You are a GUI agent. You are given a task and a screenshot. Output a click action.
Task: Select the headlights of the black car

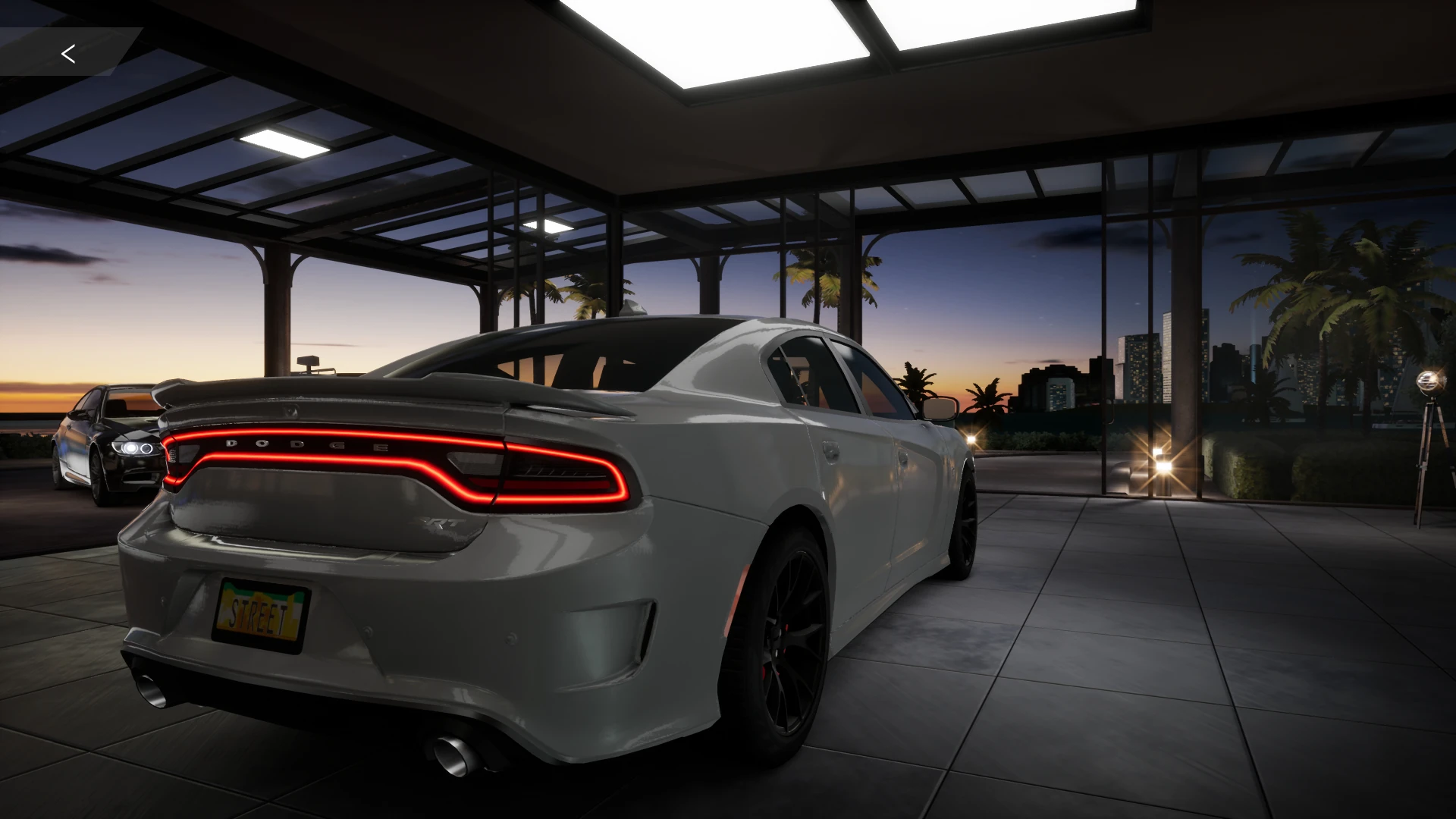(x=130, y=450)
